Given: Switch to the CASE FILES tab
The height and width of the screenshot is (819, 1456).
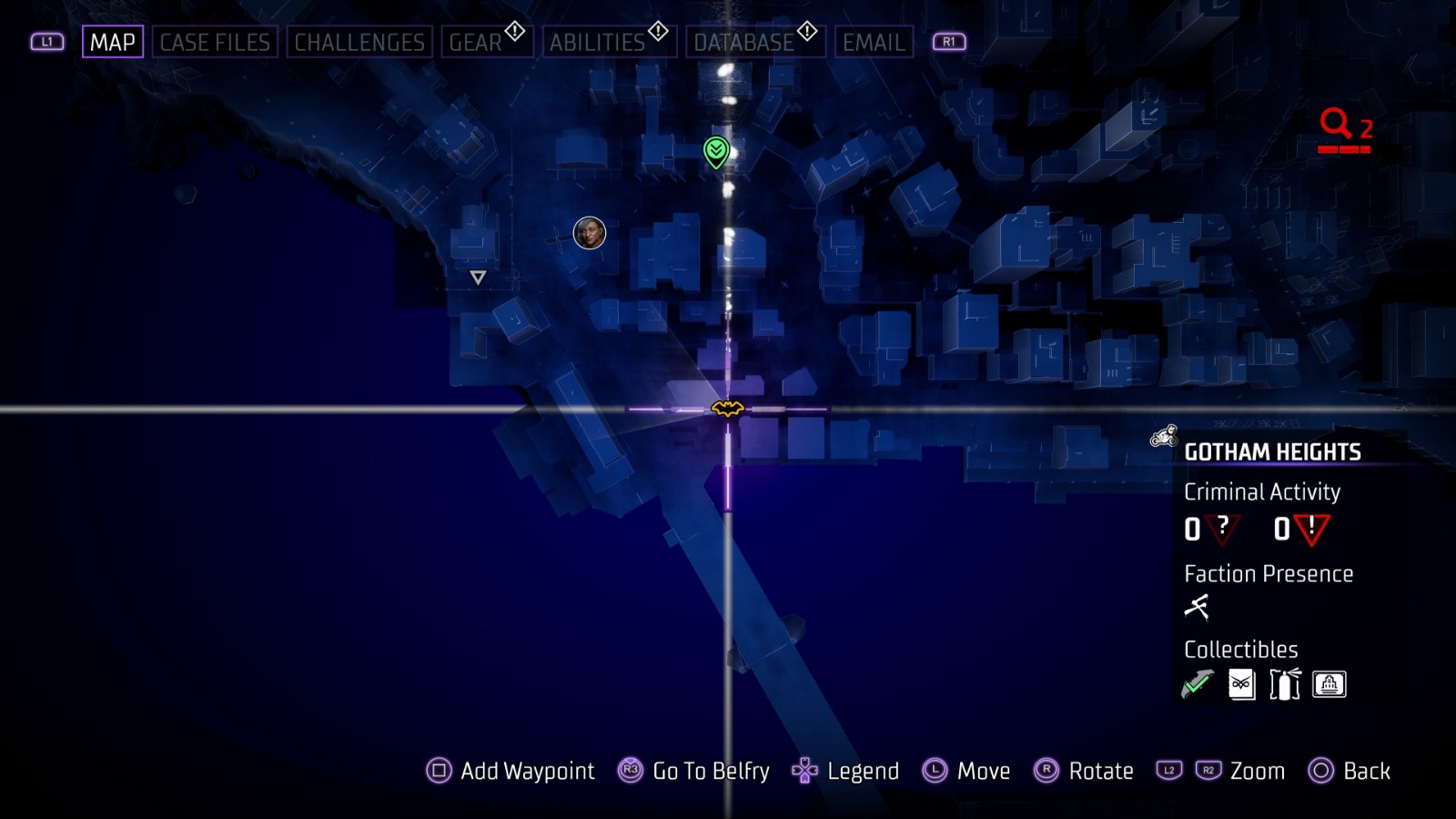Looking at the screenshot, I should 215,41.
